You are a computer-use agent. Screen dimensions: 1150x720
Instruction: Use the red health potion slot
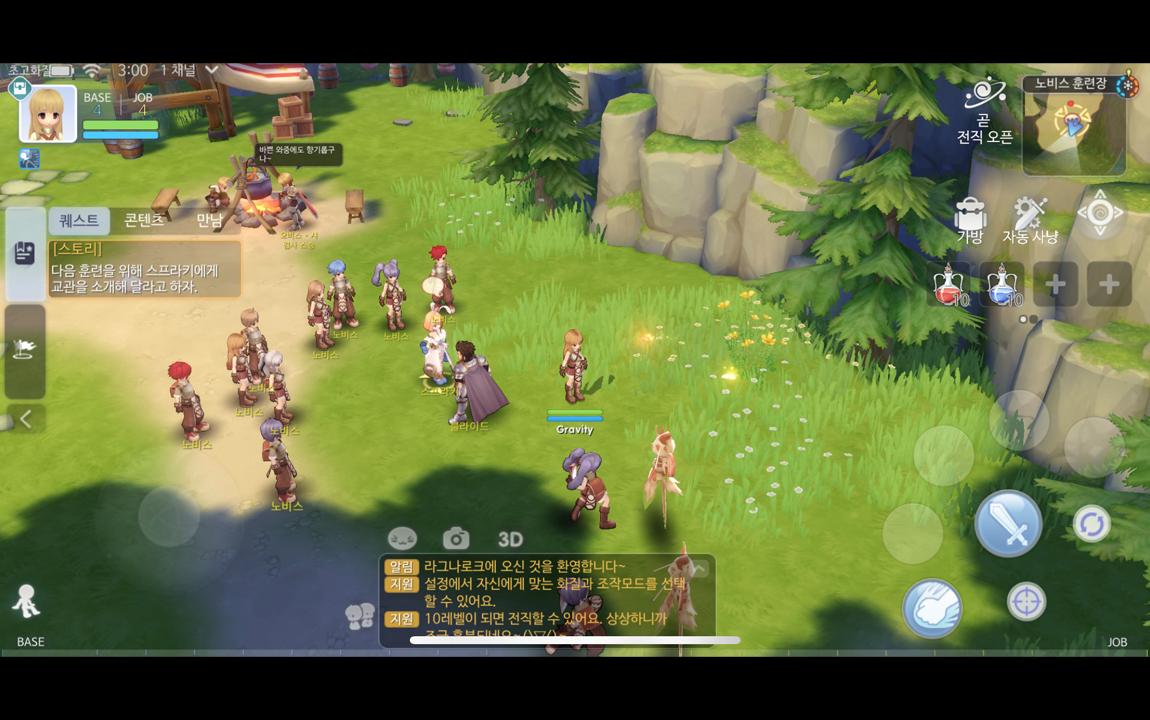click(x=950, y=286)
